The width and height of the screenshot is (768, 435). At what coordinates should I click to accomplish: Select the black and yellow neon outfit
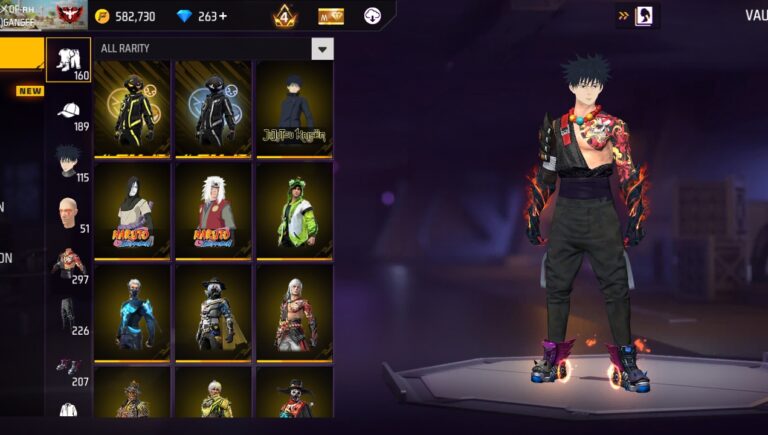coord(132,107)
